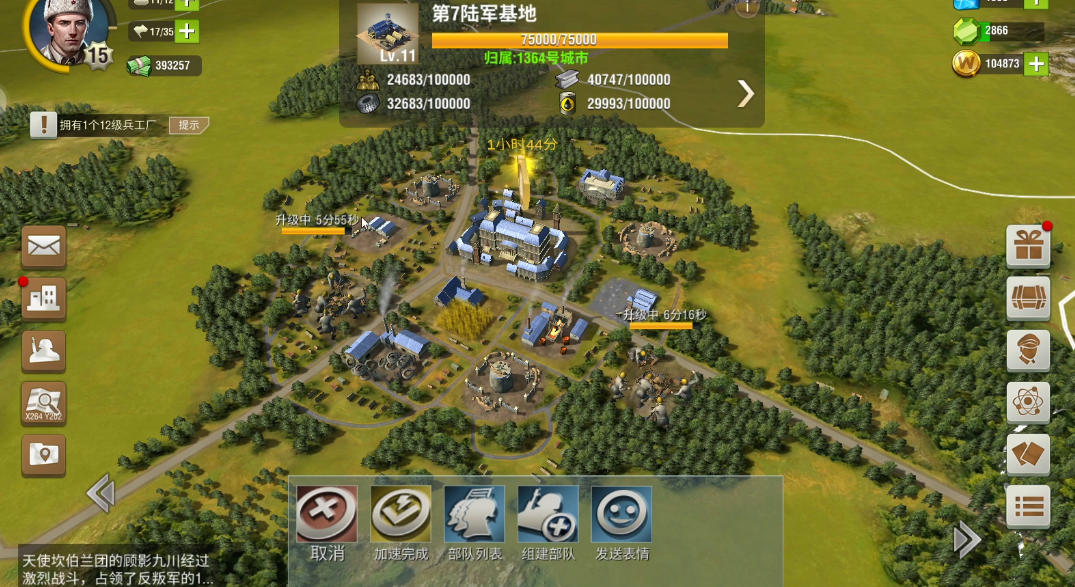Tap the 加速完成 speed-up button
1075x587 pixels.
(400, 515)
